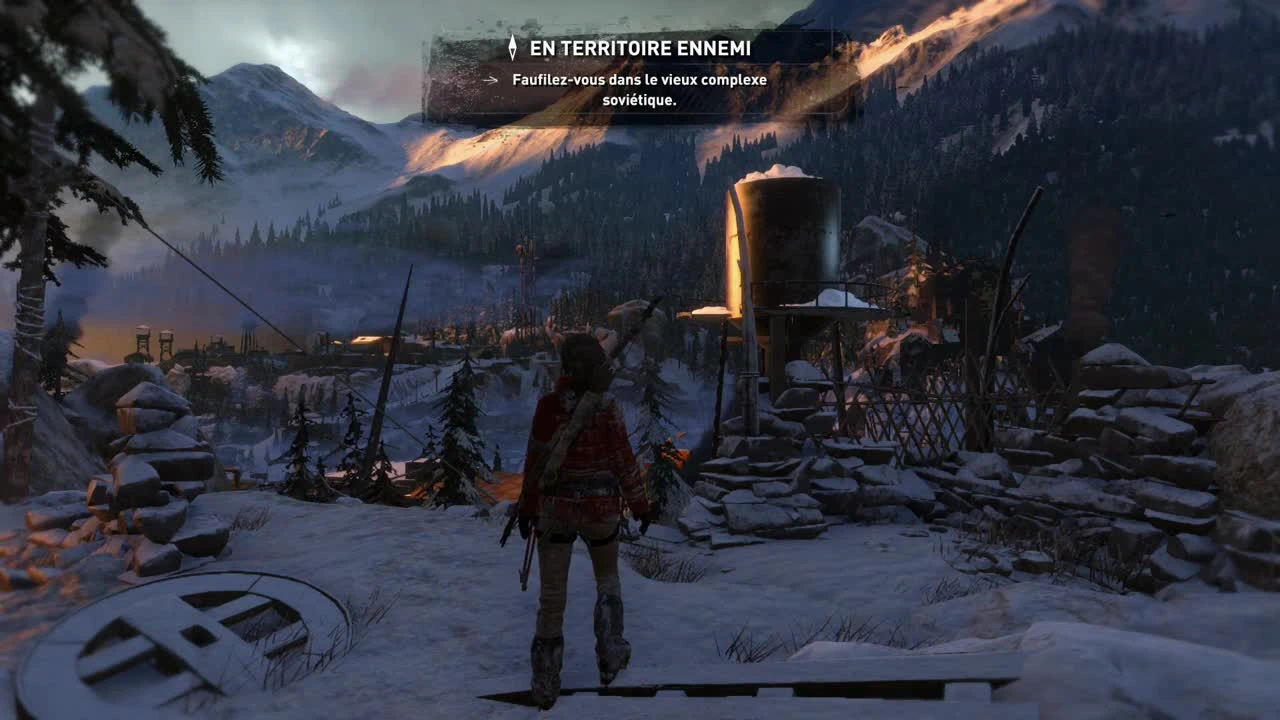This screenshot has width=1280, height=720.
Task: Click the glowing orange lantern near the fence
Action: [675, 455]
